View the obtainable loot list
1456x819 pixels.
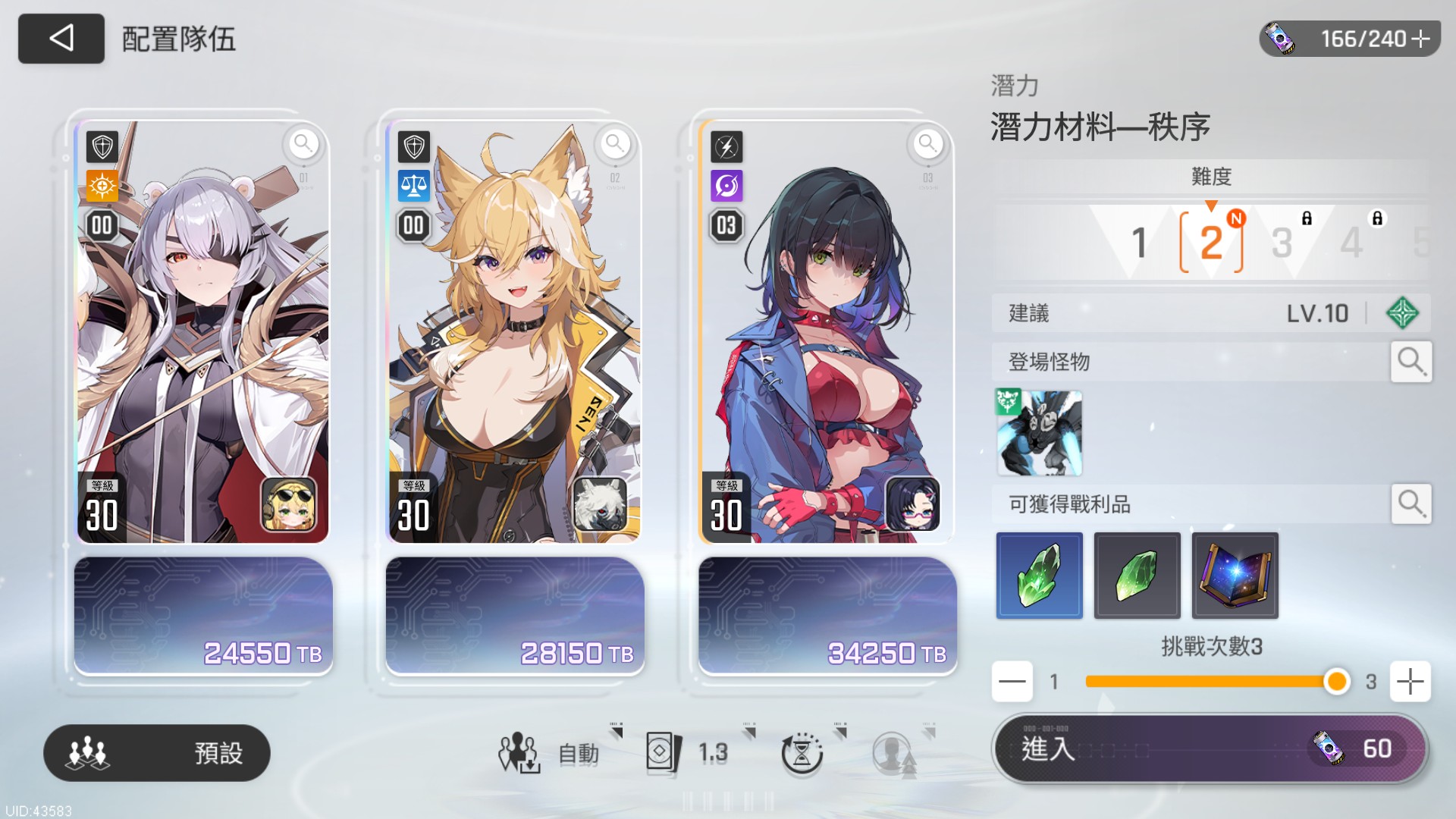(1410, 504)
